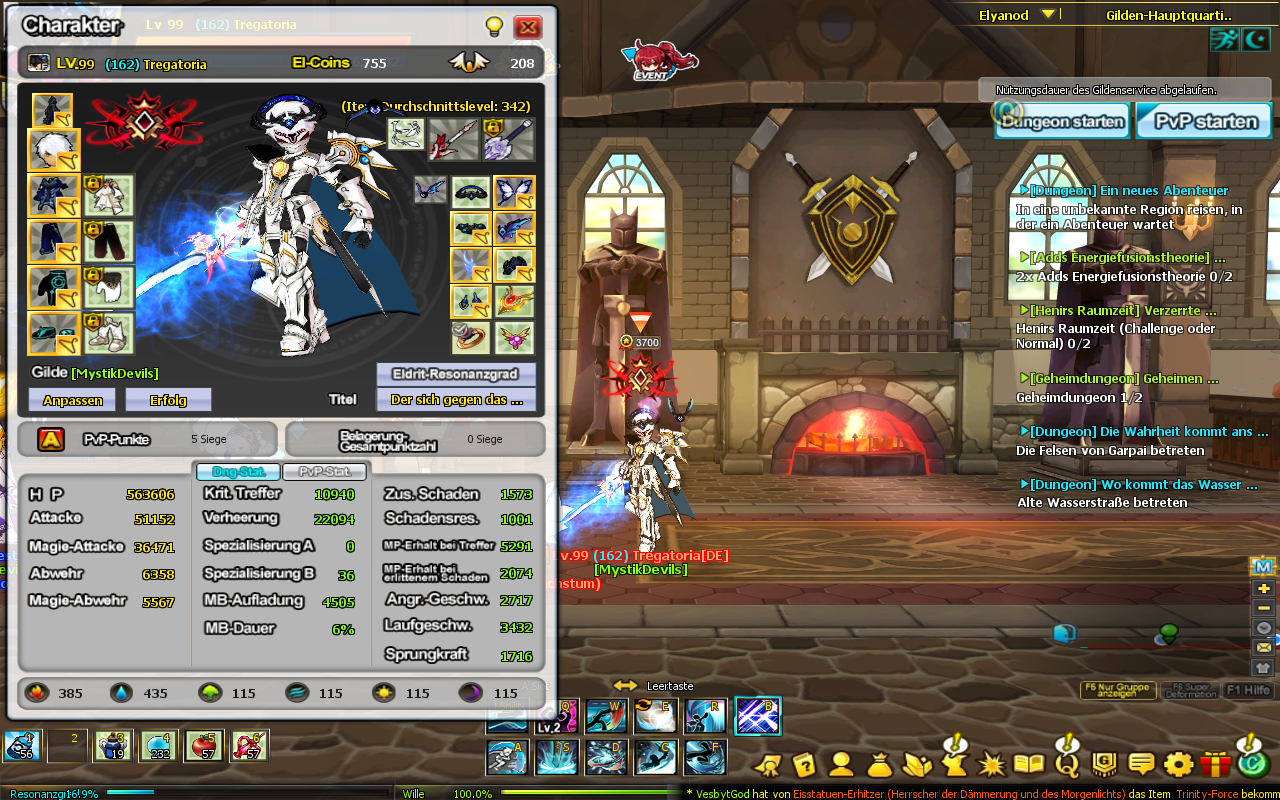Start a dungeon with Dungeon starten
This screenshot has height=800, width=1280.
pos(1063,122)
